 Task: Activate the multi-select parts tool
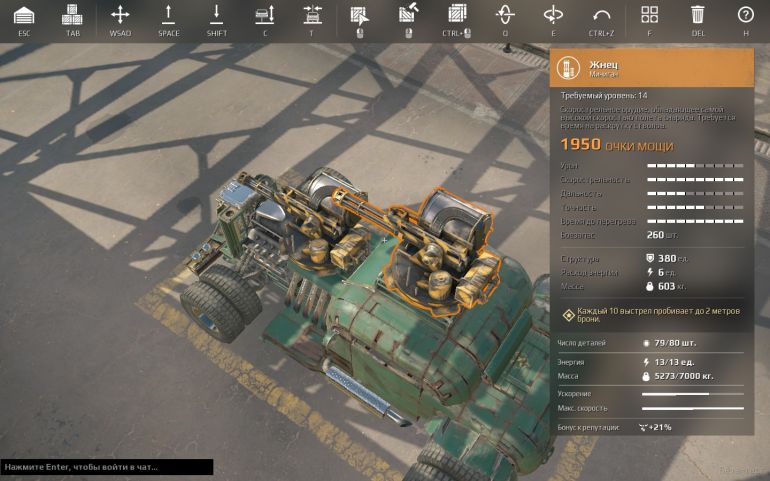pyautogui.click(x=456, y=16)
